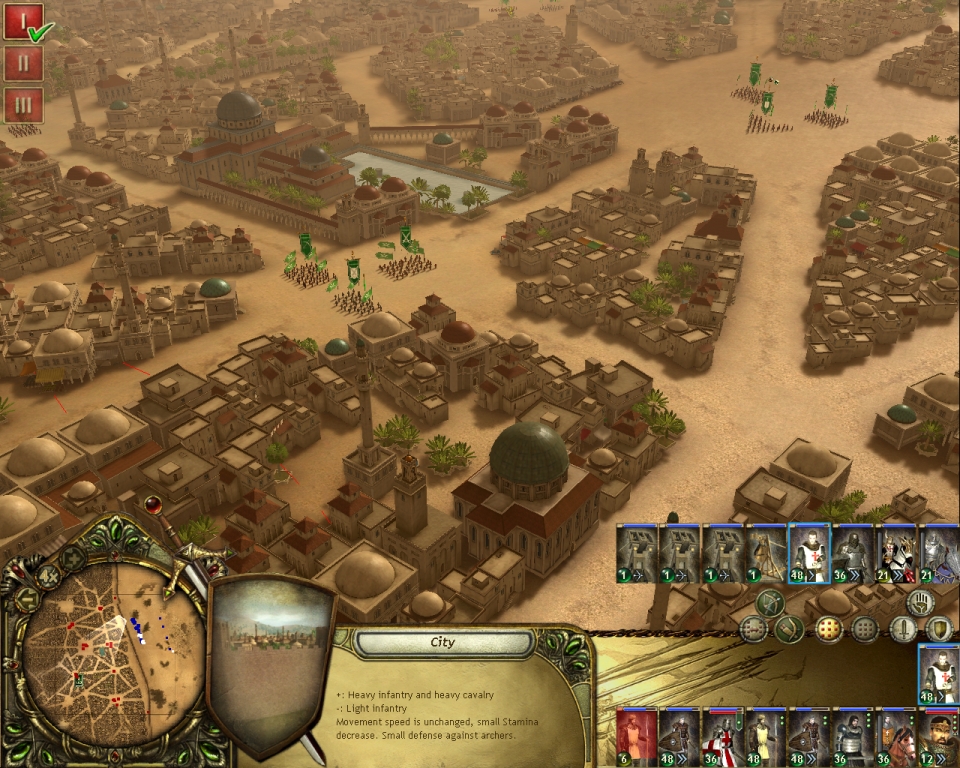Click the raised hand halt command

point(920,602)
